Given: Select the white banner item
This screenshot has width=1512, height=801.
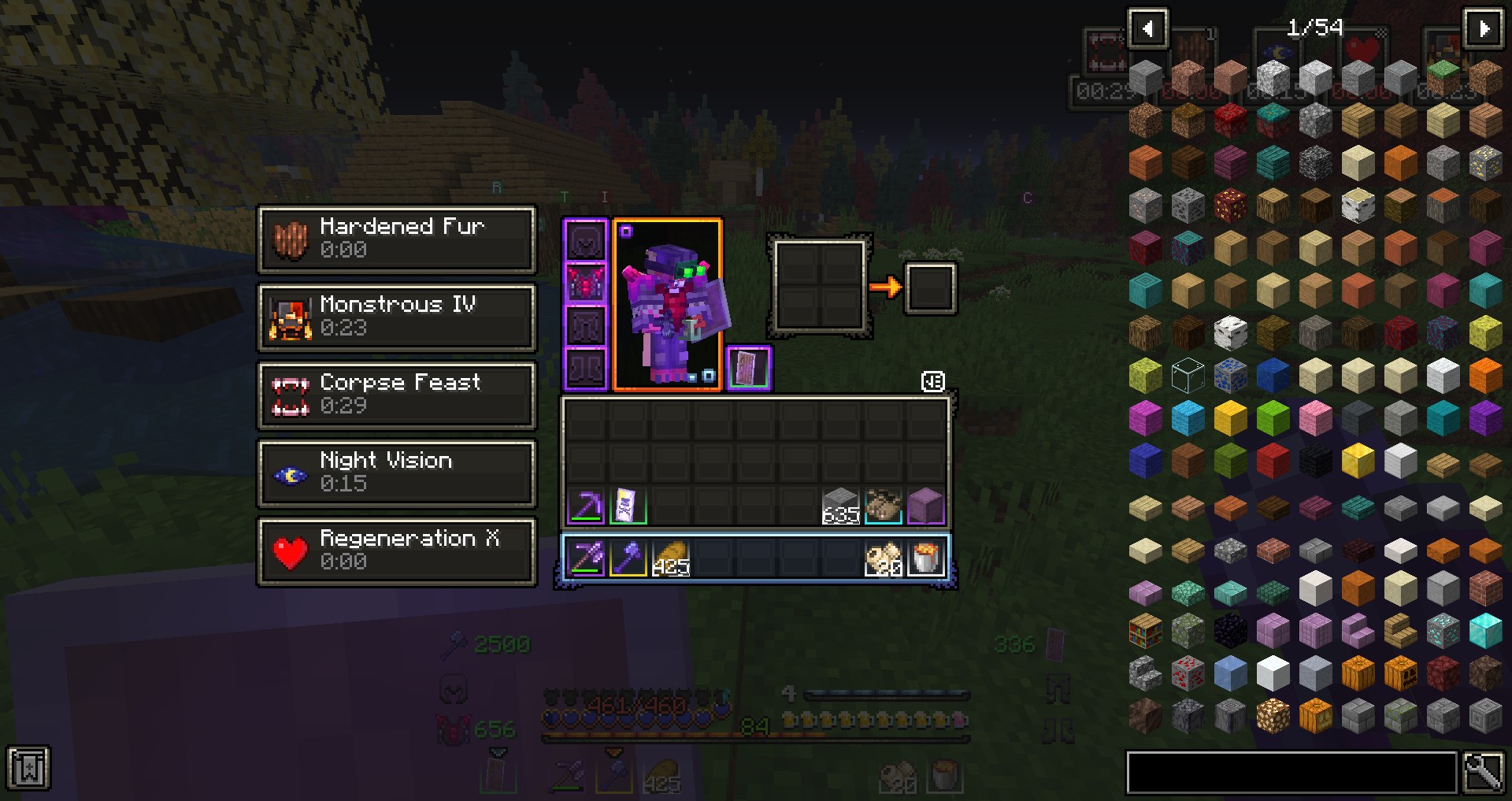Looking at the screenshot, I should coord(628,506).
